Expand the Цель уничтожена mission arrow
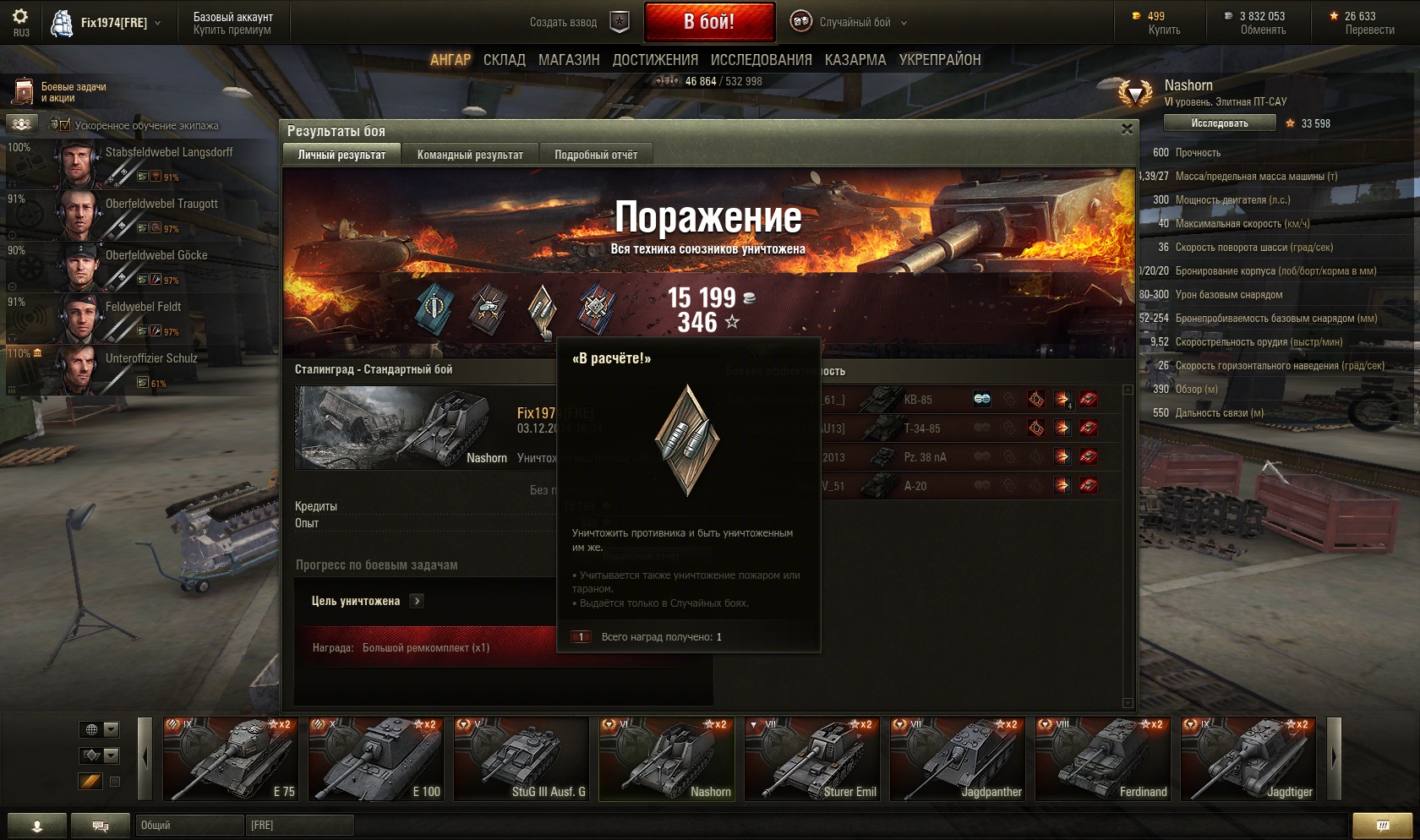 click(417, 601)
